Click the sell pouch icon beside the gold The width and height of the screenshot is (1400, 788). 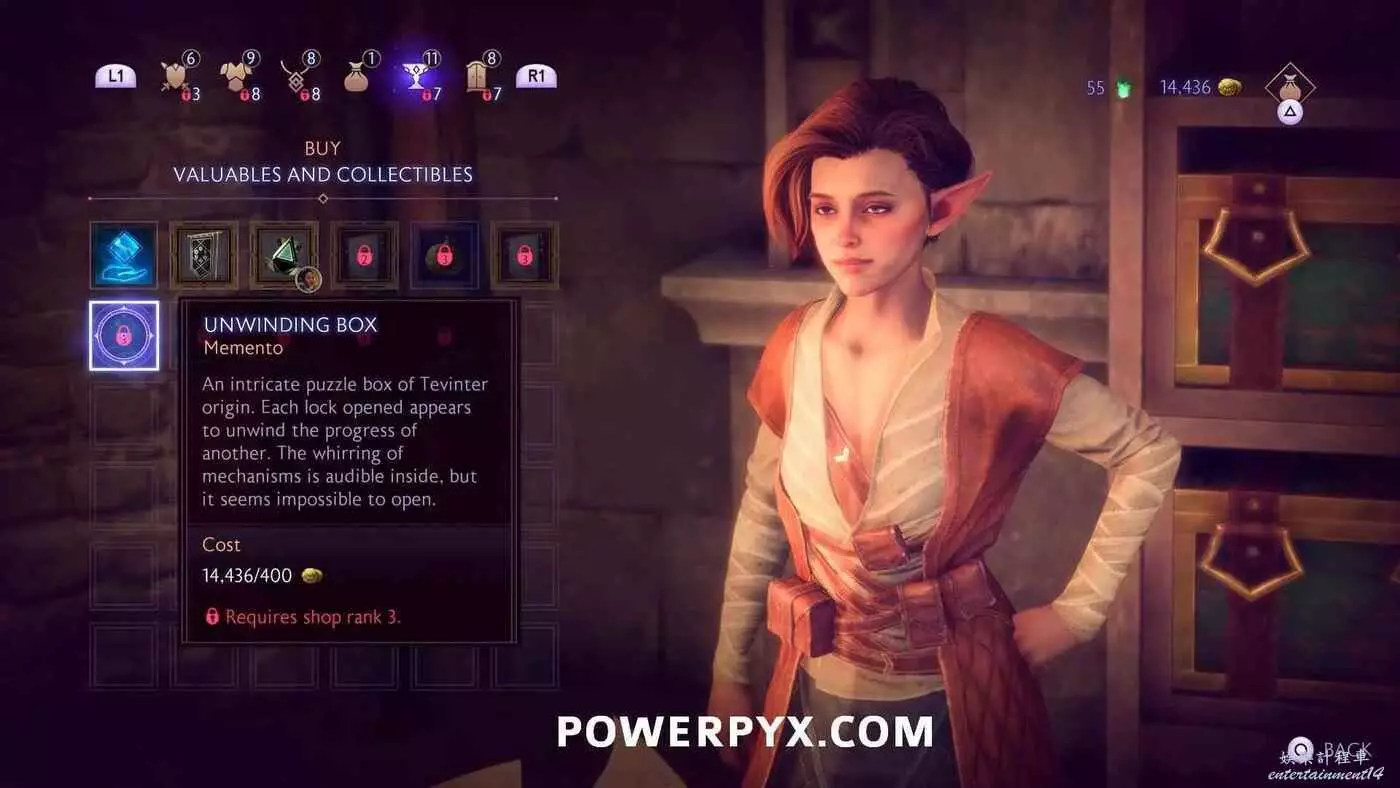(1290, 87)
